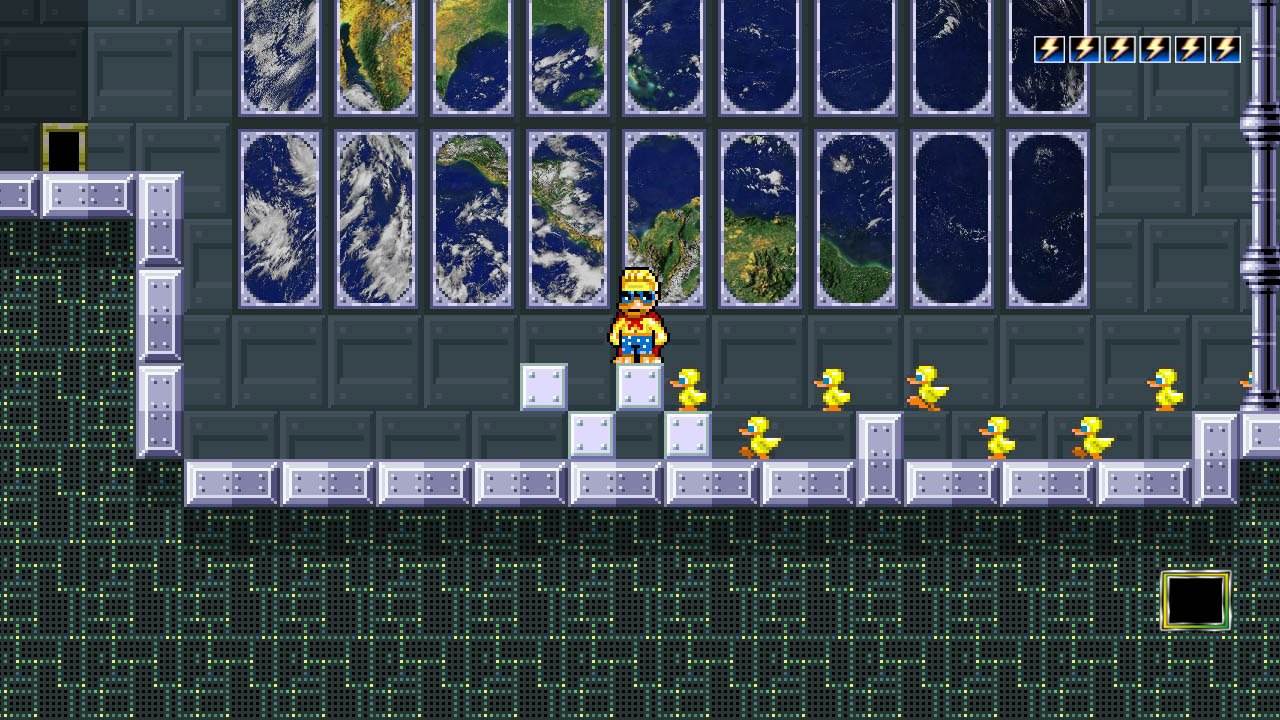The width and height of the screenshot is (1280, 720).
Task: Click the third lightning bolt energy icon
Action: (x=1121, y=47)
